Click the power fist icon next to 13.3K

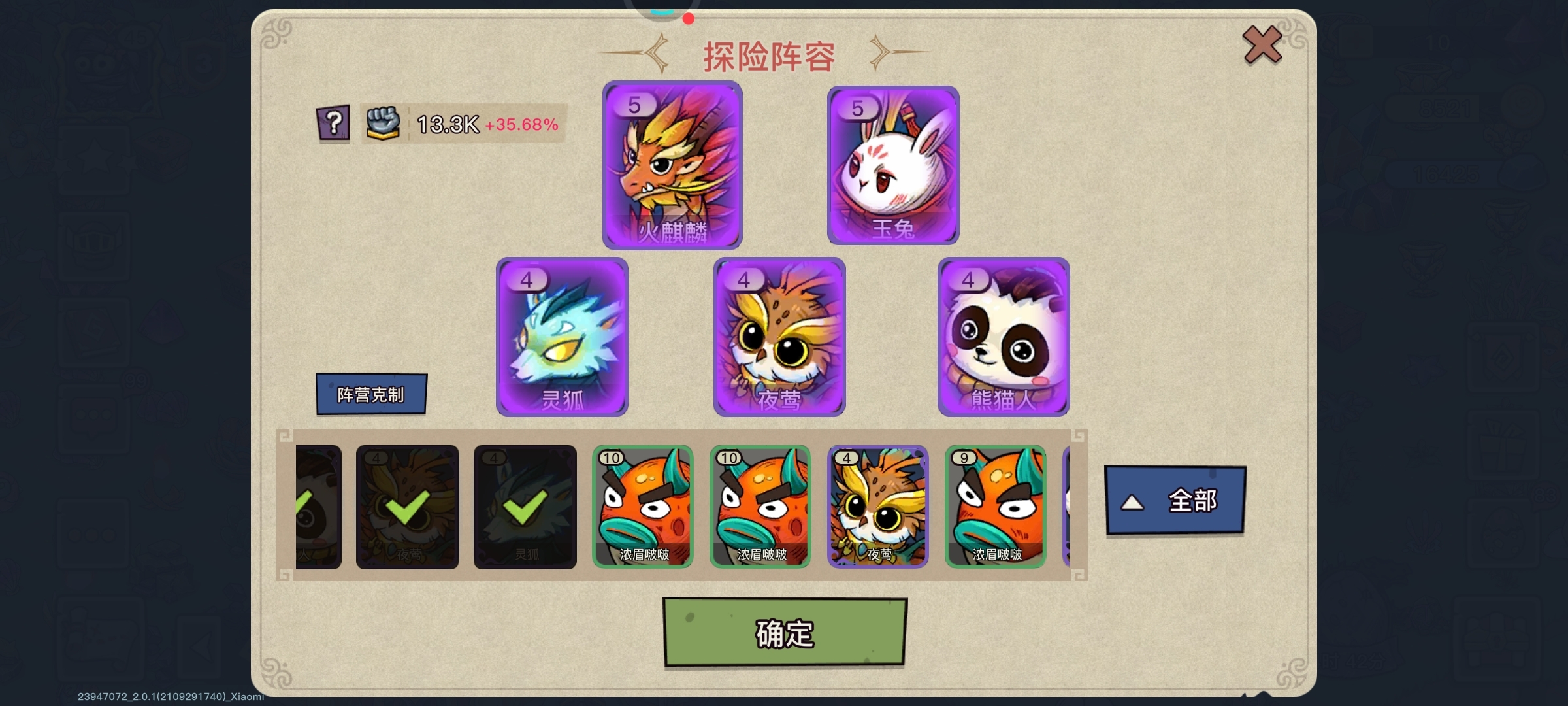[x=382, y=123]
